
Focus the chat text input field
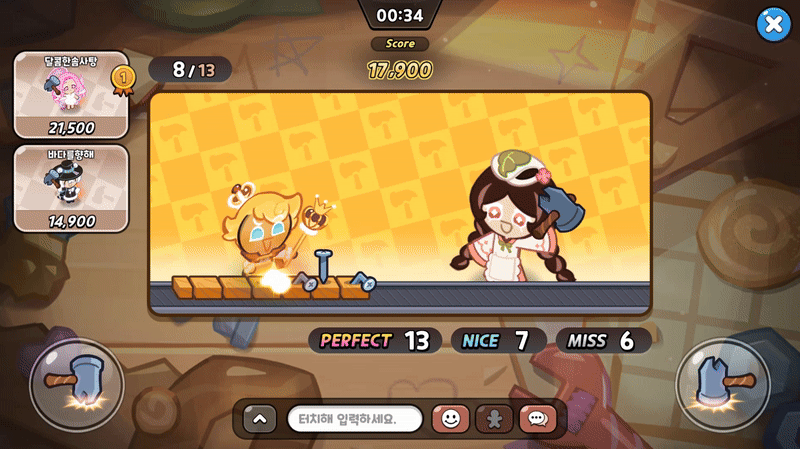click(355, 419)
